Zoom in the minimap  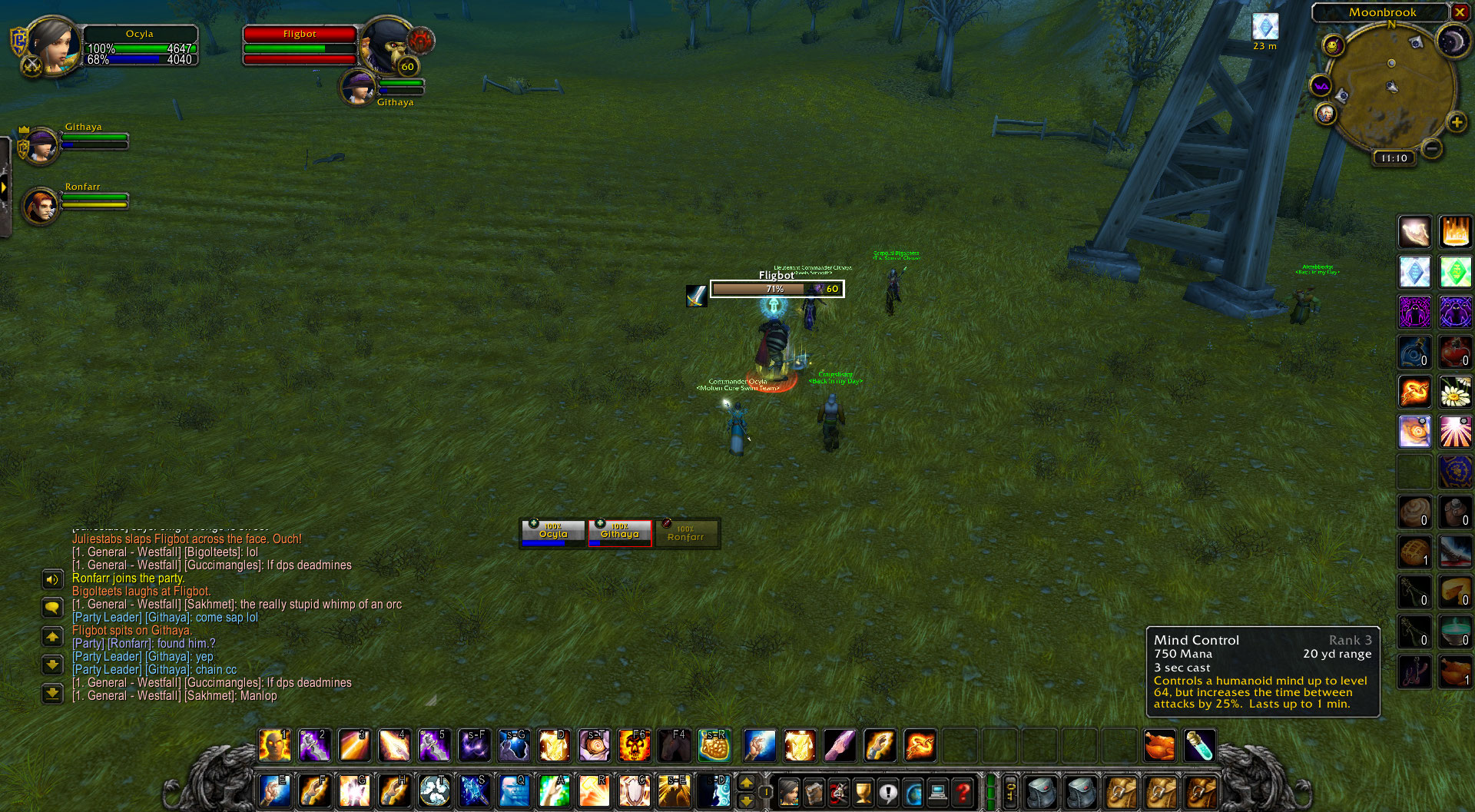click(x=1456, y=122)
